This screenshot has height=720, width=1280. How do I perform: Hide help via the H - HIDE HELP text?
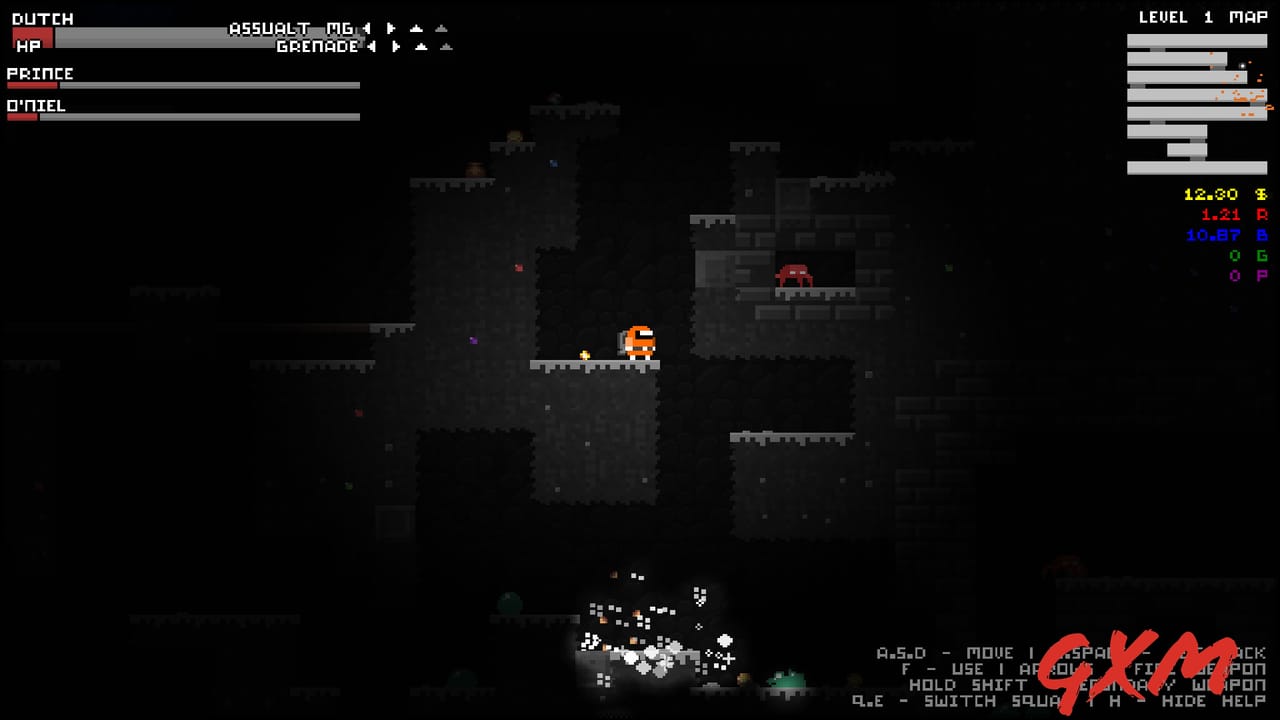tap(1190, 700)
